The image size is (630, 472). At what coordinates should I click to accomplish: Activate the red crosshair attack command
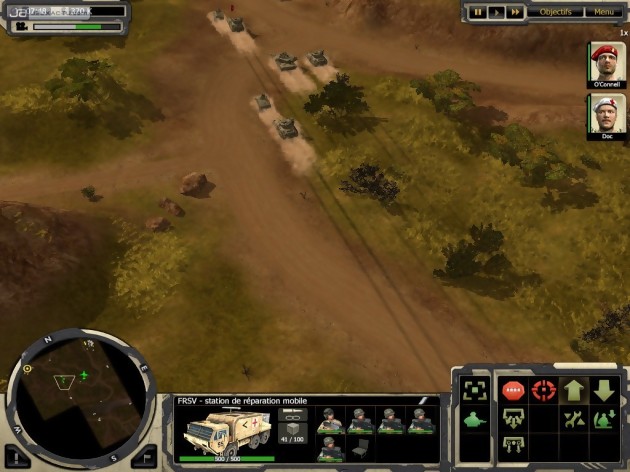544,391
